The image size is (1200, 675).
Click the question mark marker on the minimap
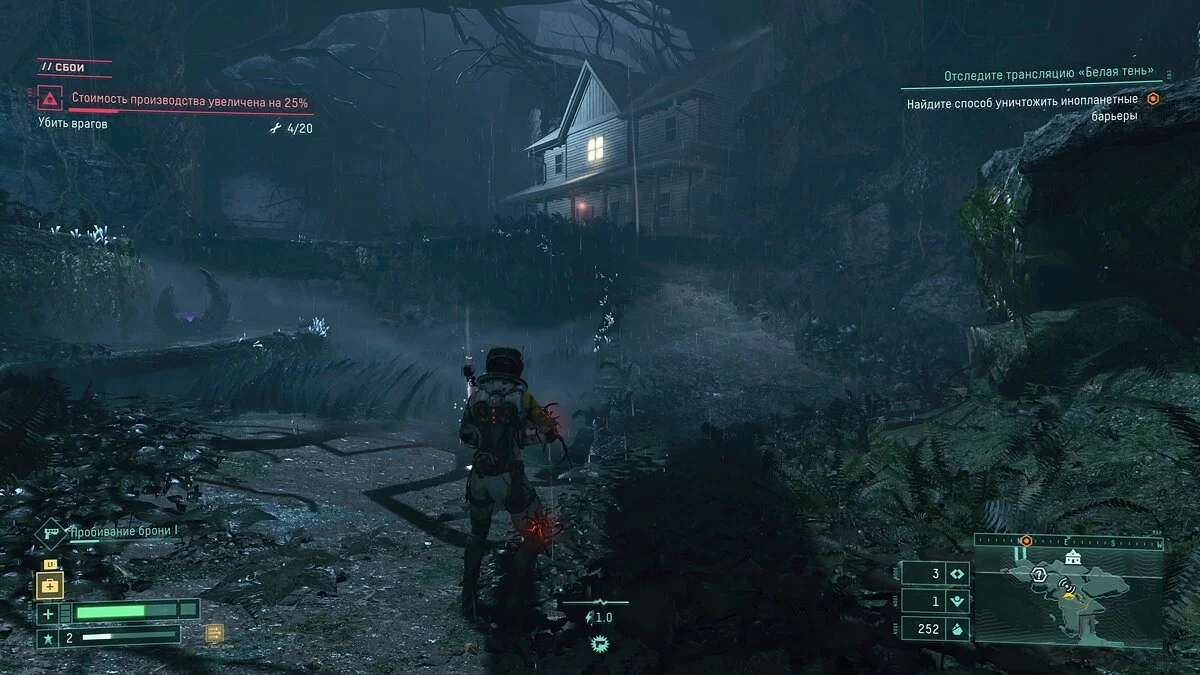pyautogui.click(x=1038, y=574)
